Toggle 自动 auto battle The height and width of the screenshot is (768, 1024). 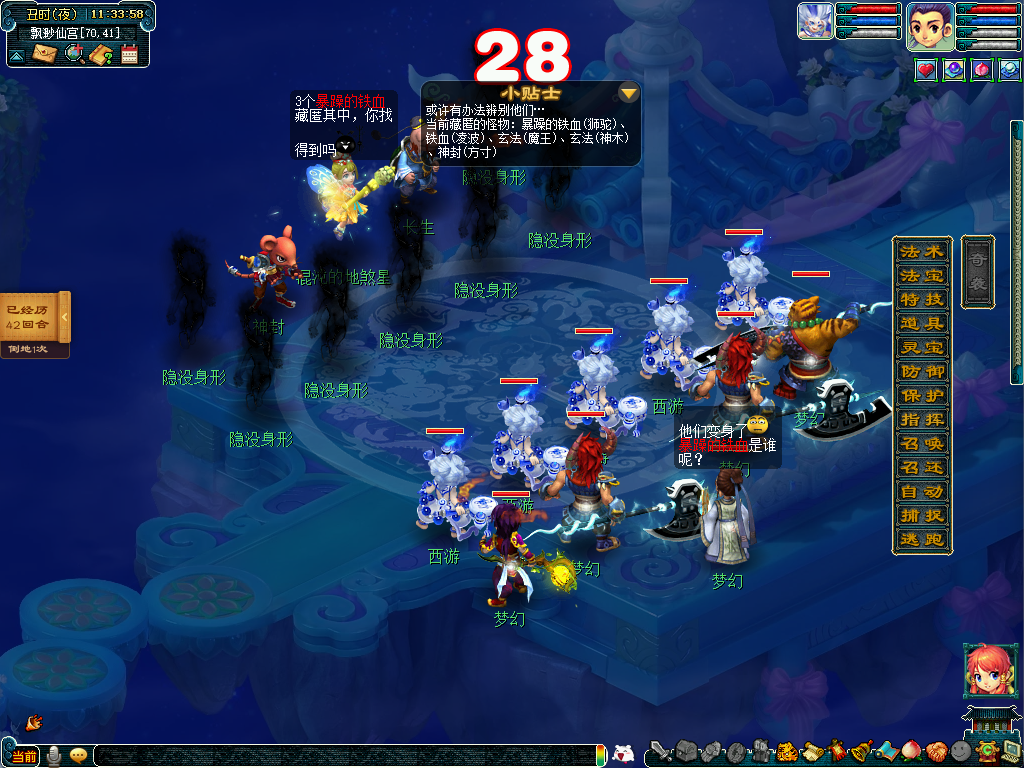tap(921, 492)
